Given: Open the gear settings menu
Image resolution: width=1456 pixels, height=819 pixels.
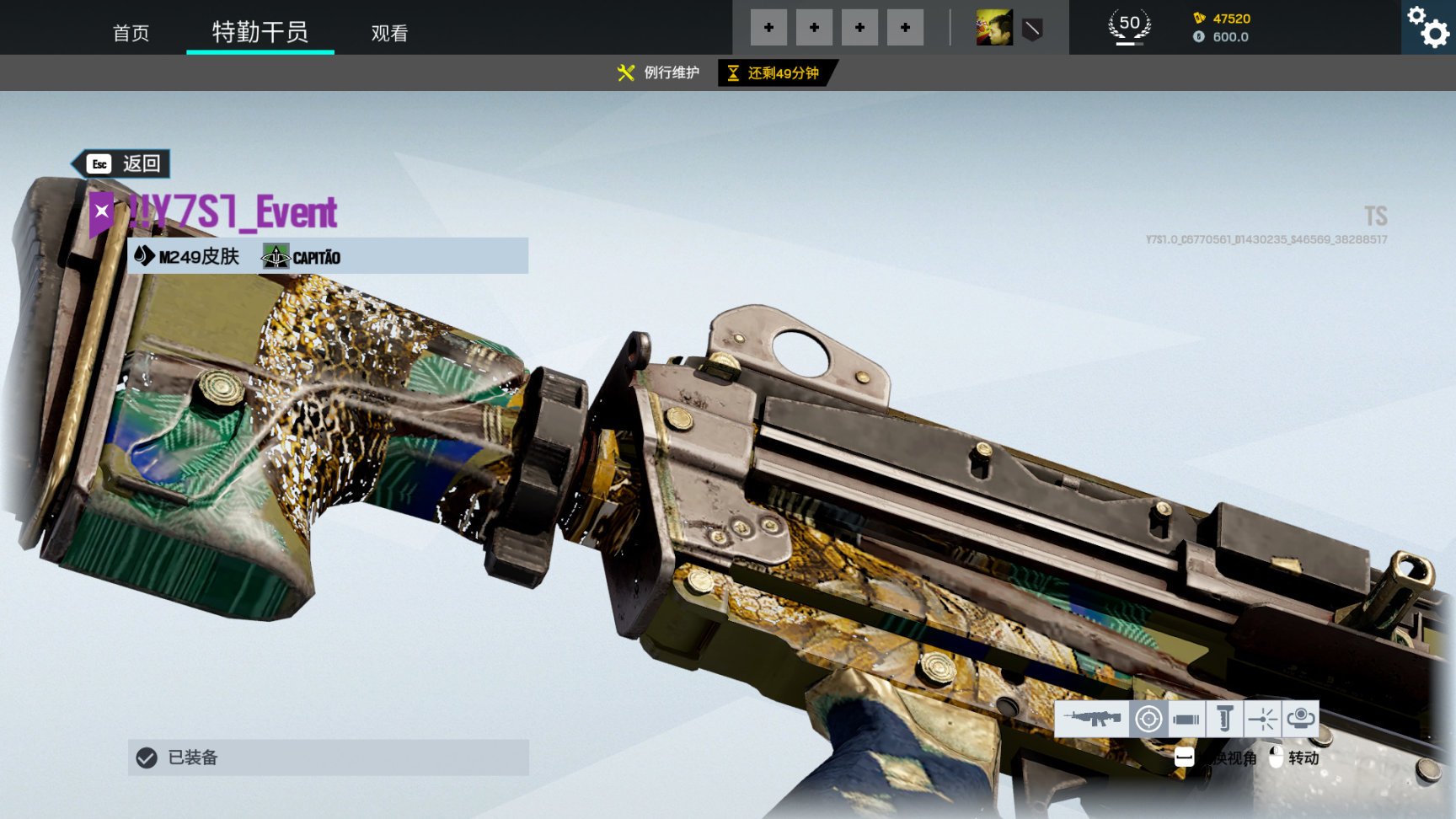Looking at the screenshot, I should (1428, 27).
